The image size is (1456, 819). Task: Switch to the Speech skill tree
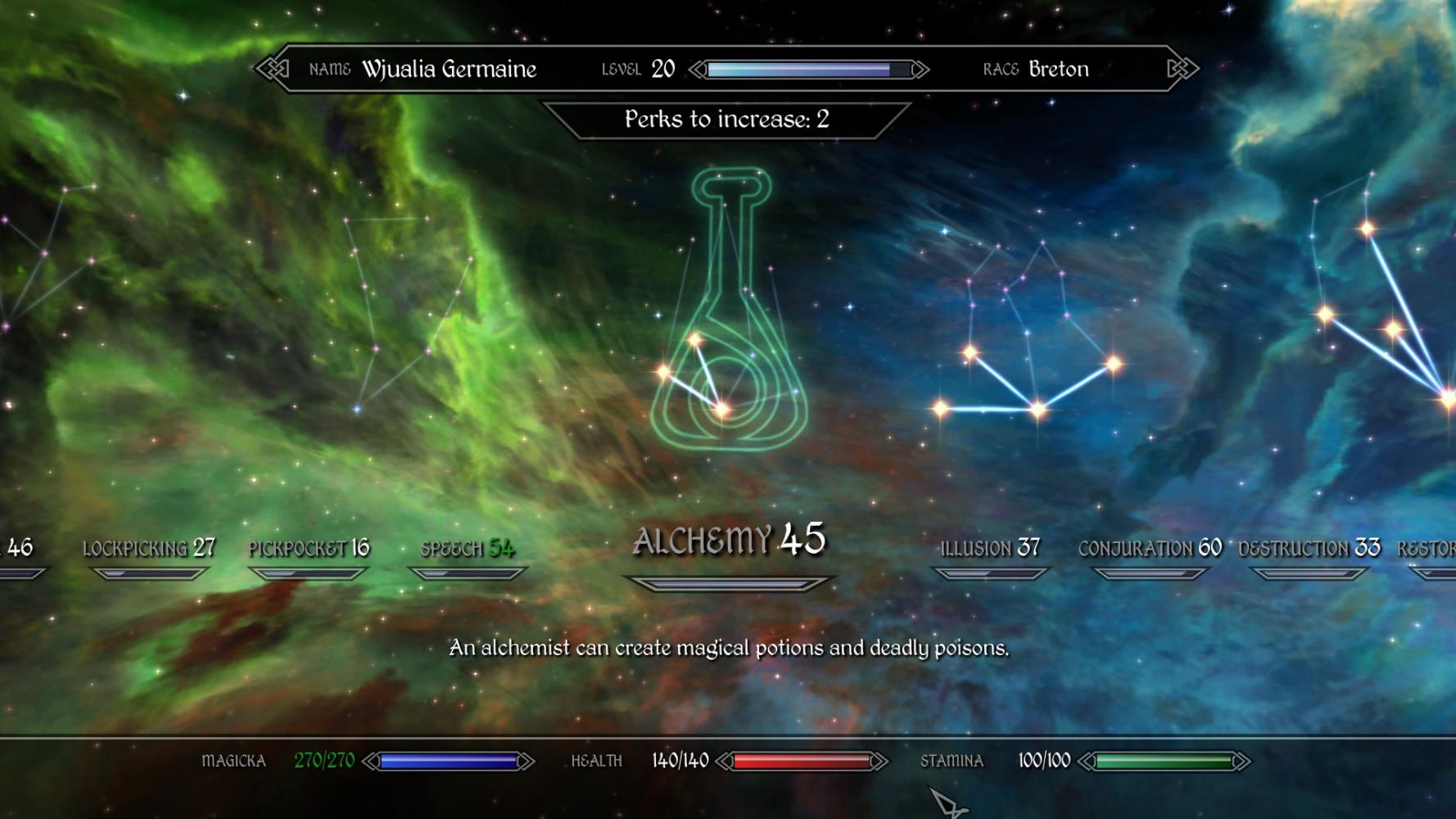[468, 549]
